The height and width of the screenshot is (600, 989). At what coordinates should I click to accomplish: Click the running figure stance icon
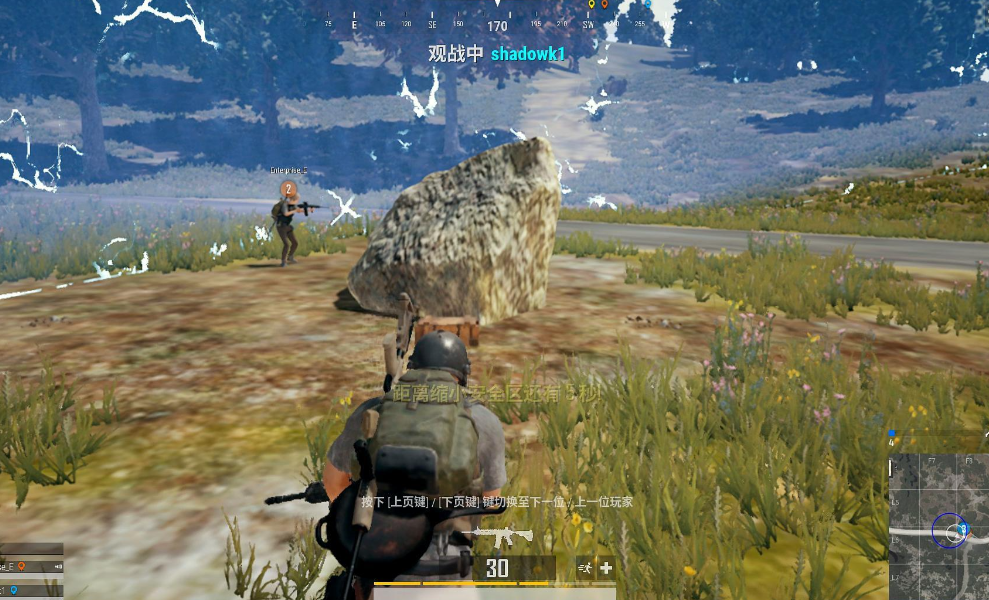tap(585, 568)
